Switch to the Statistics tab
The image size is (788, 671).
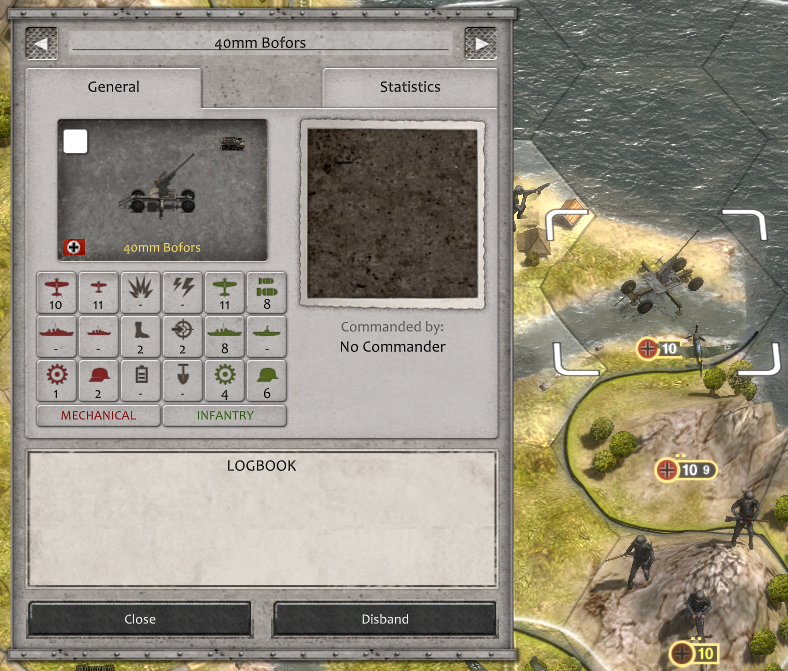click(410, 87)
